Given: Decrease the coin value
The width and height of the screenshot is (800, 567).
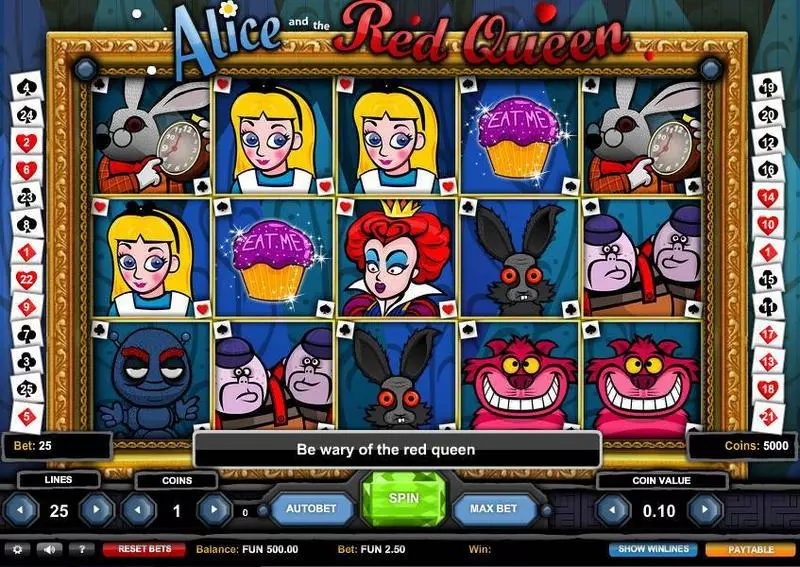Looking at the screenshot, I should (x=612, y=510).
